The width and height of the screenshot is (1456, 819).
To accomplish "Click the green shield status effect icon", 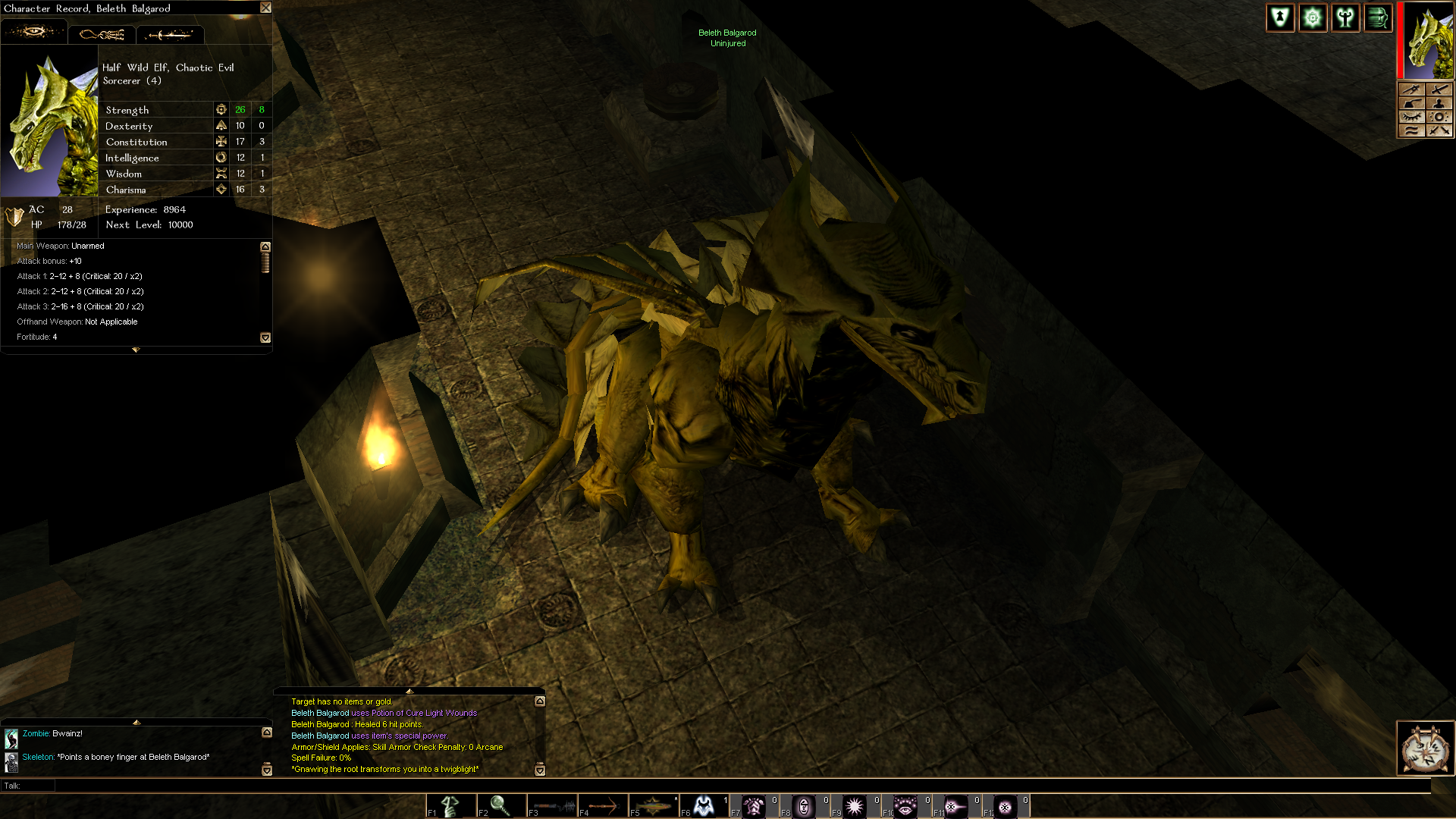I will pyautogui.click(x=1281, y=18).
